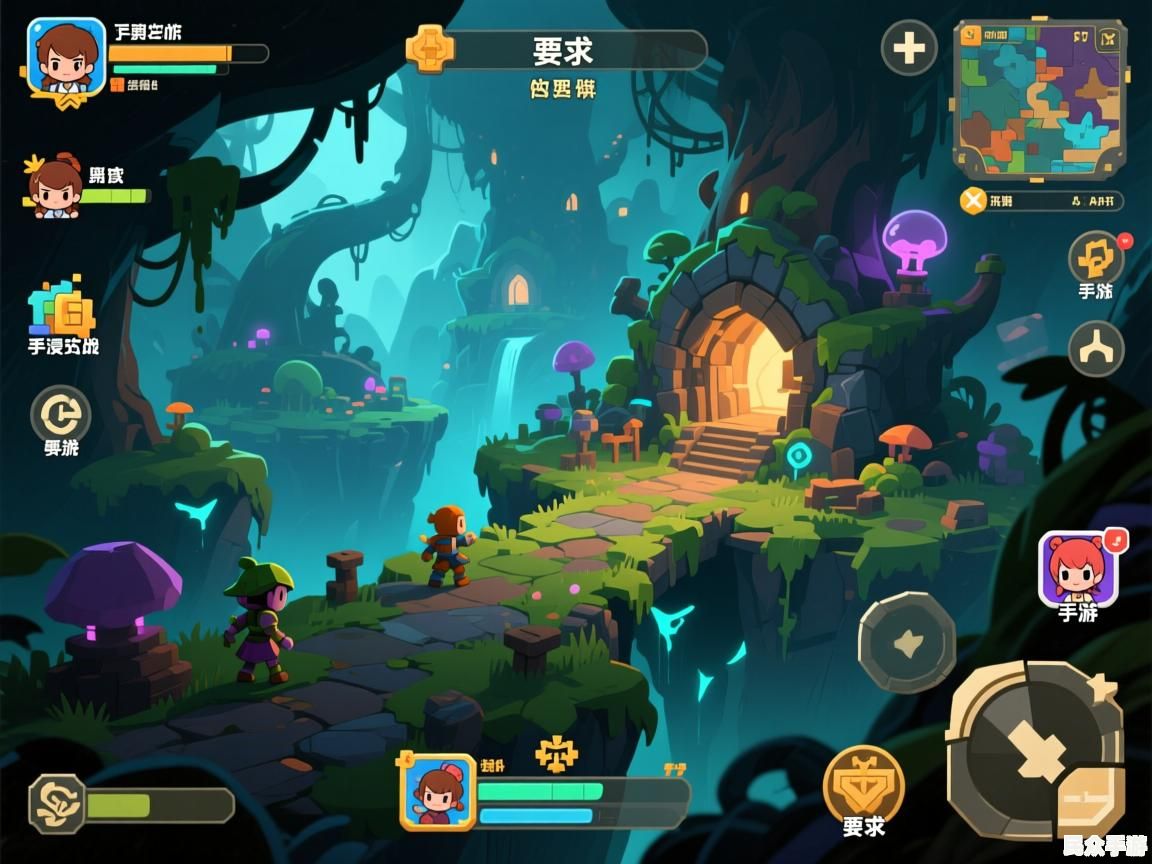Open the round gold icon with red dot
The height and width of the screenshot is (864, 1152).
pos(1096,258)
